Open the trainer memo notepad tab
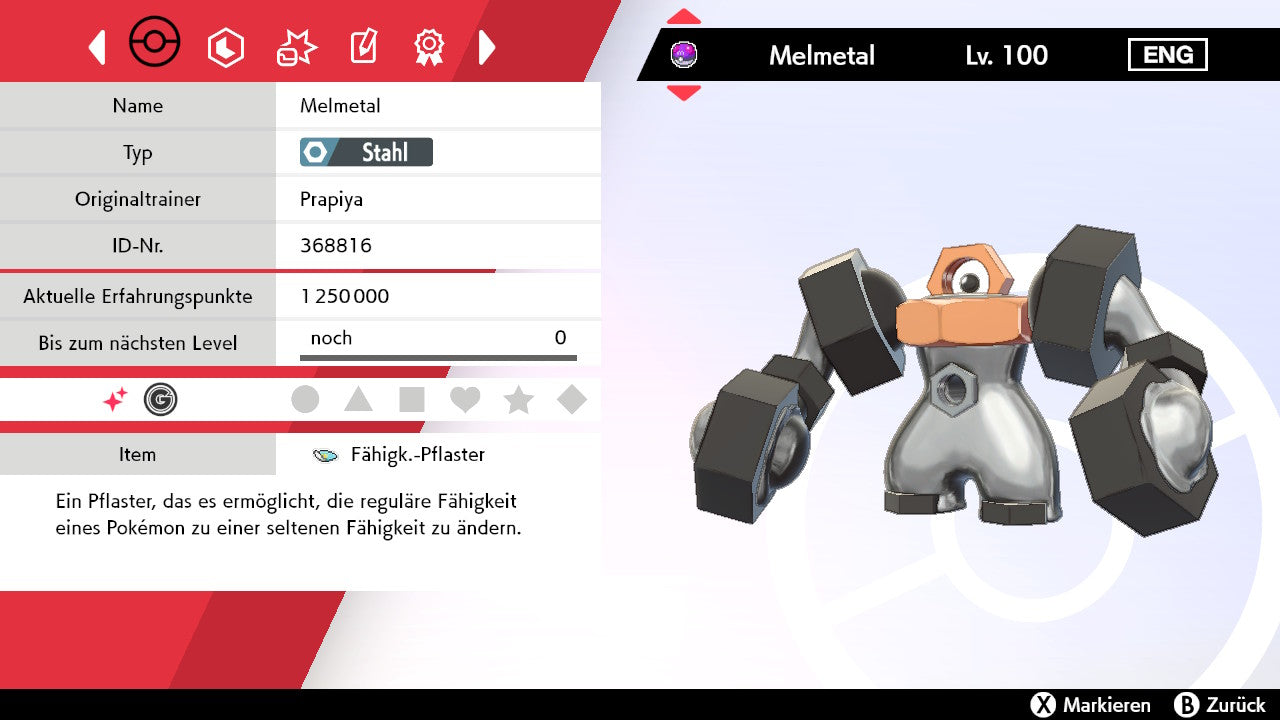The image size is (1280, 720). [x=362, y=47]
